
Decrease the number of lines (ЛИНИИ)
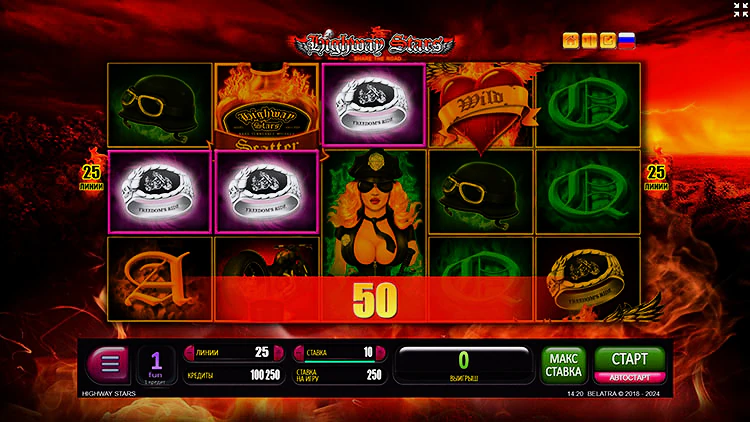(x=190, y=352)
